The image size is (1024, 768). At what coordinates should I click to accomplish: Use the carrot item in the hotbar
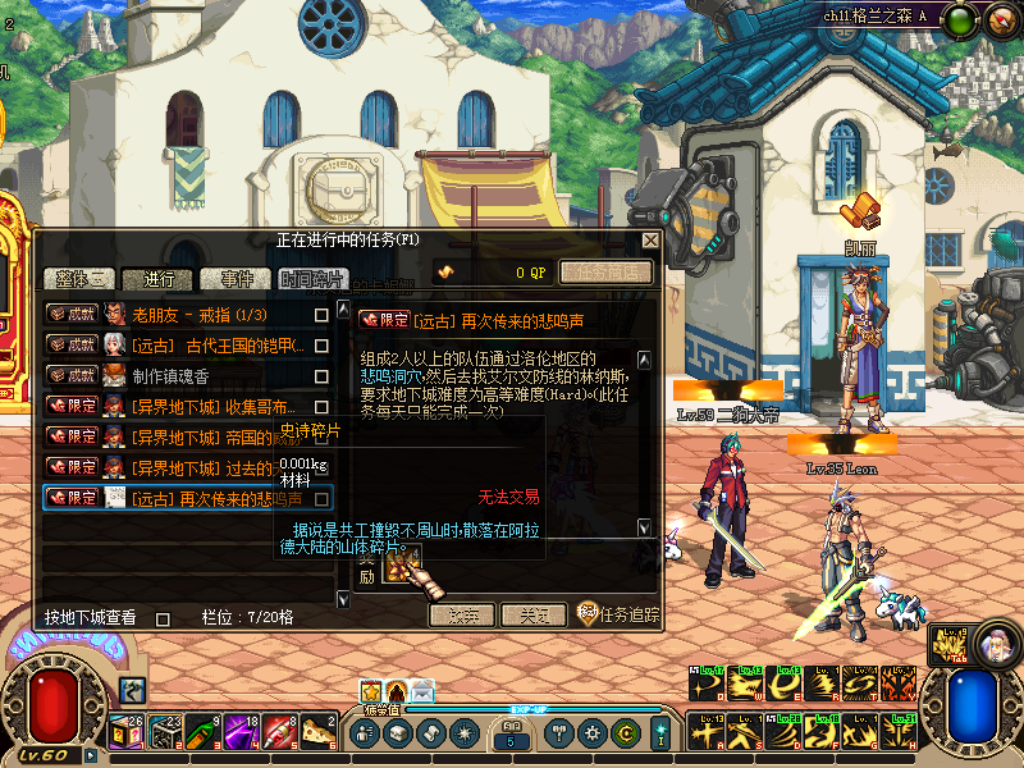(x=202, y=732)
